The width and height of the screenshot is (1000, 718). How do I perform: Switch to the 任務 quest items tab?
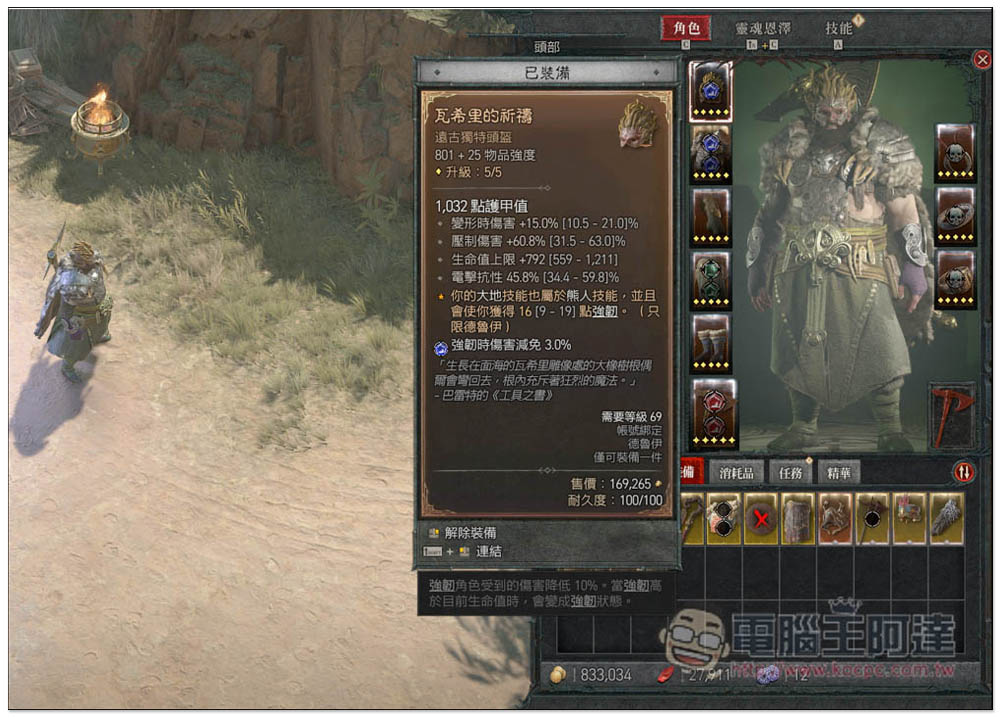tap(790, 472)
